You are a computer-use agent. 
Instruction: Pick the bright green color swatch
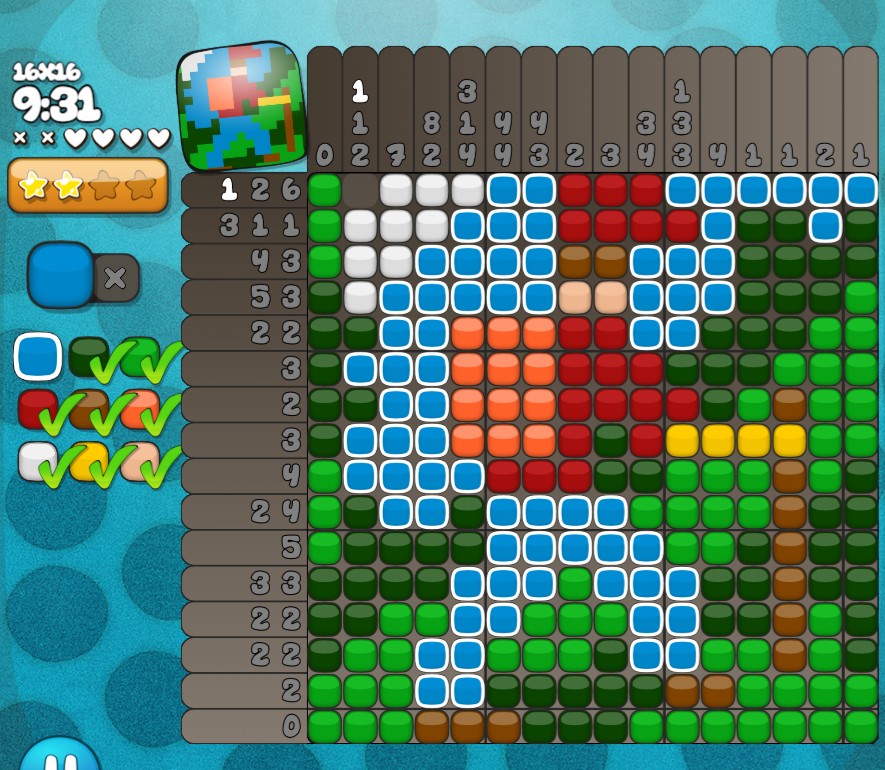(x=138, y=356)
